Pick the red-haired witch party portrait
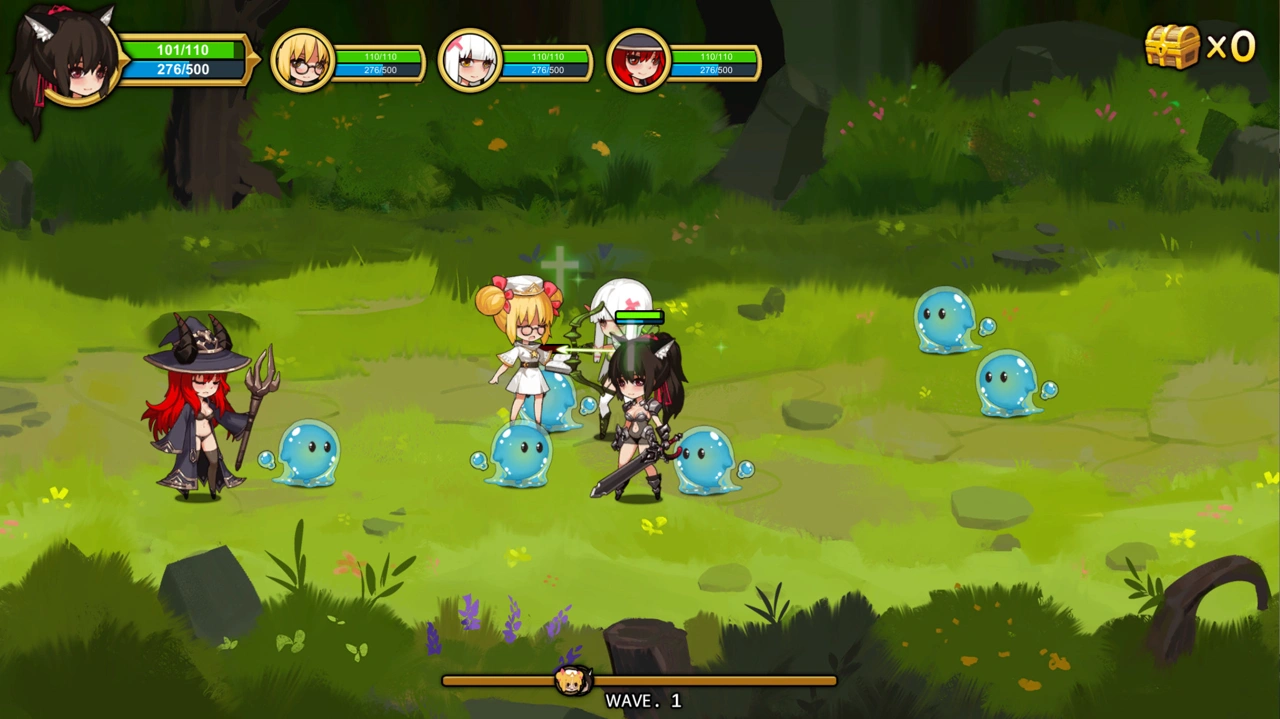1280x719 pixels. (637, 61)
